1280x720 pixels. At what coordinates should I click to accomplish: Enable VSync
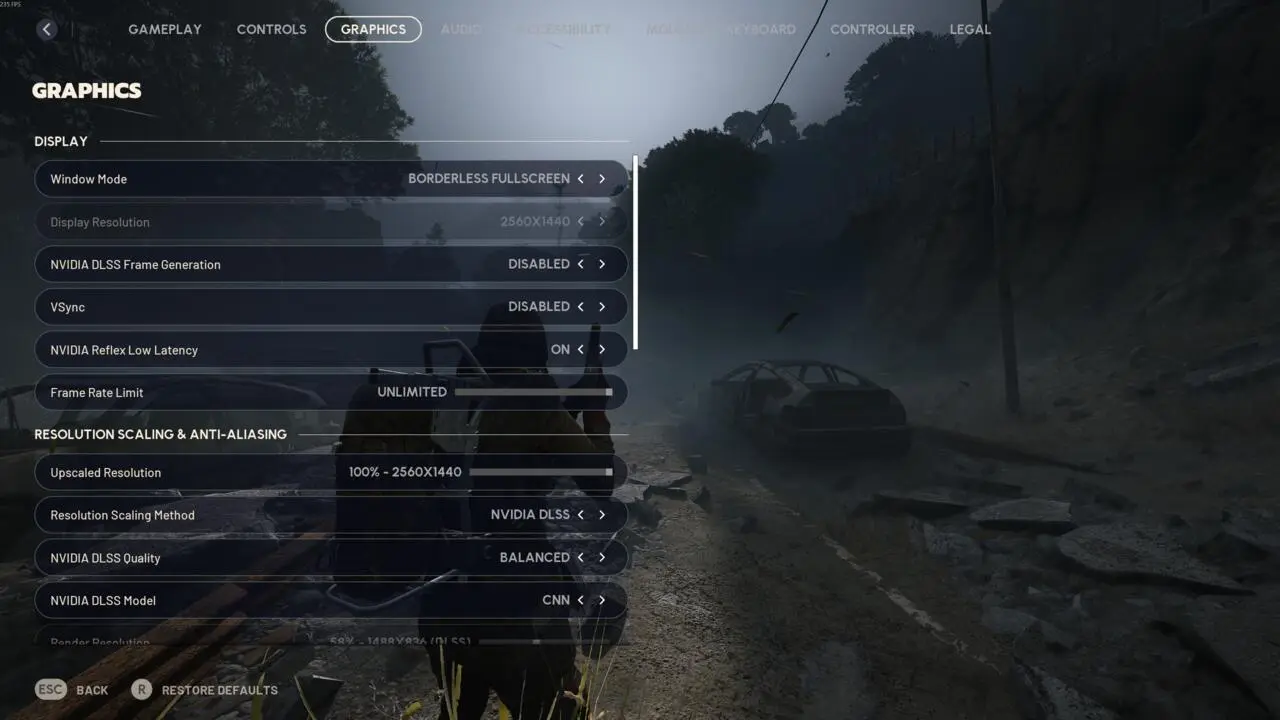(x=602, y=306)
